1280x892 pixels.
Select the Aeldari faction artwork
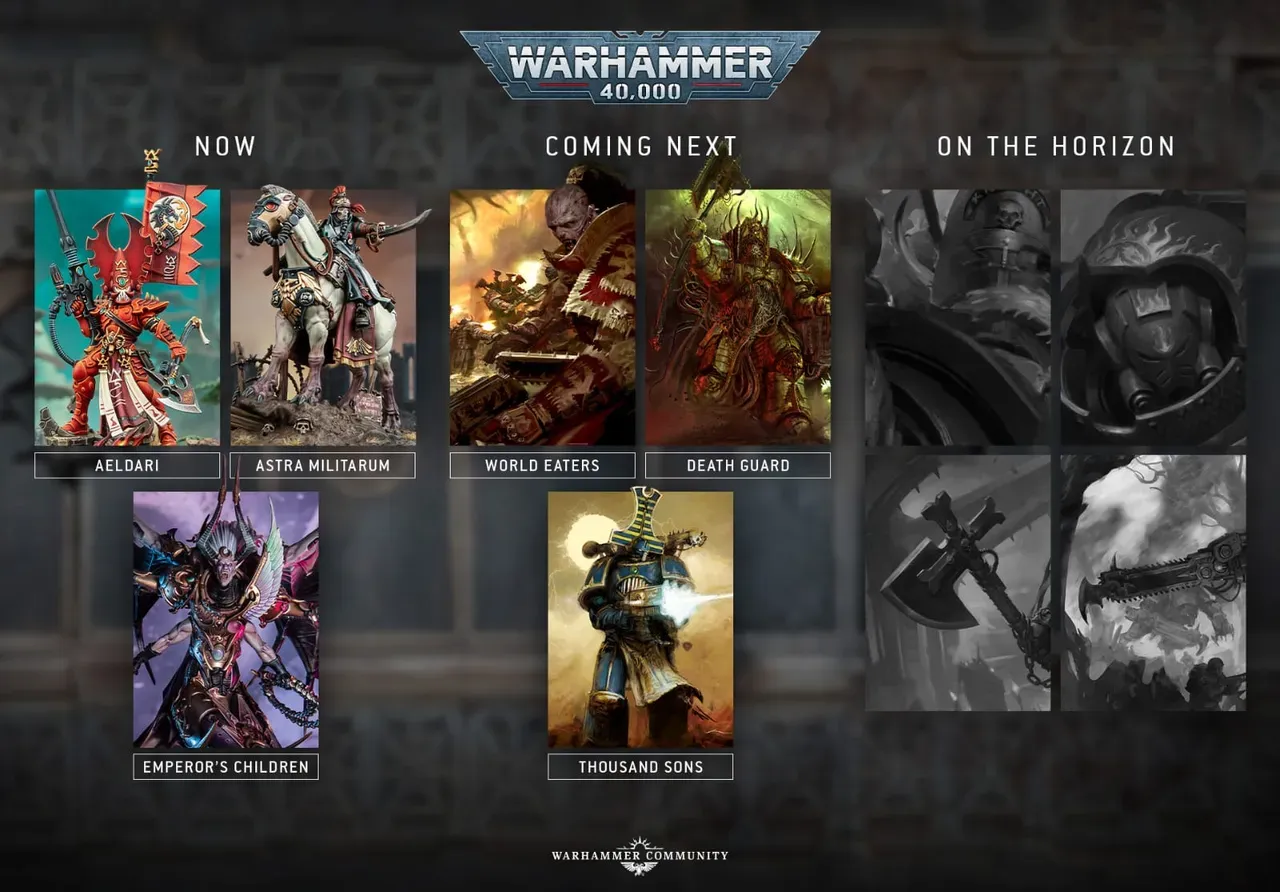127,317
